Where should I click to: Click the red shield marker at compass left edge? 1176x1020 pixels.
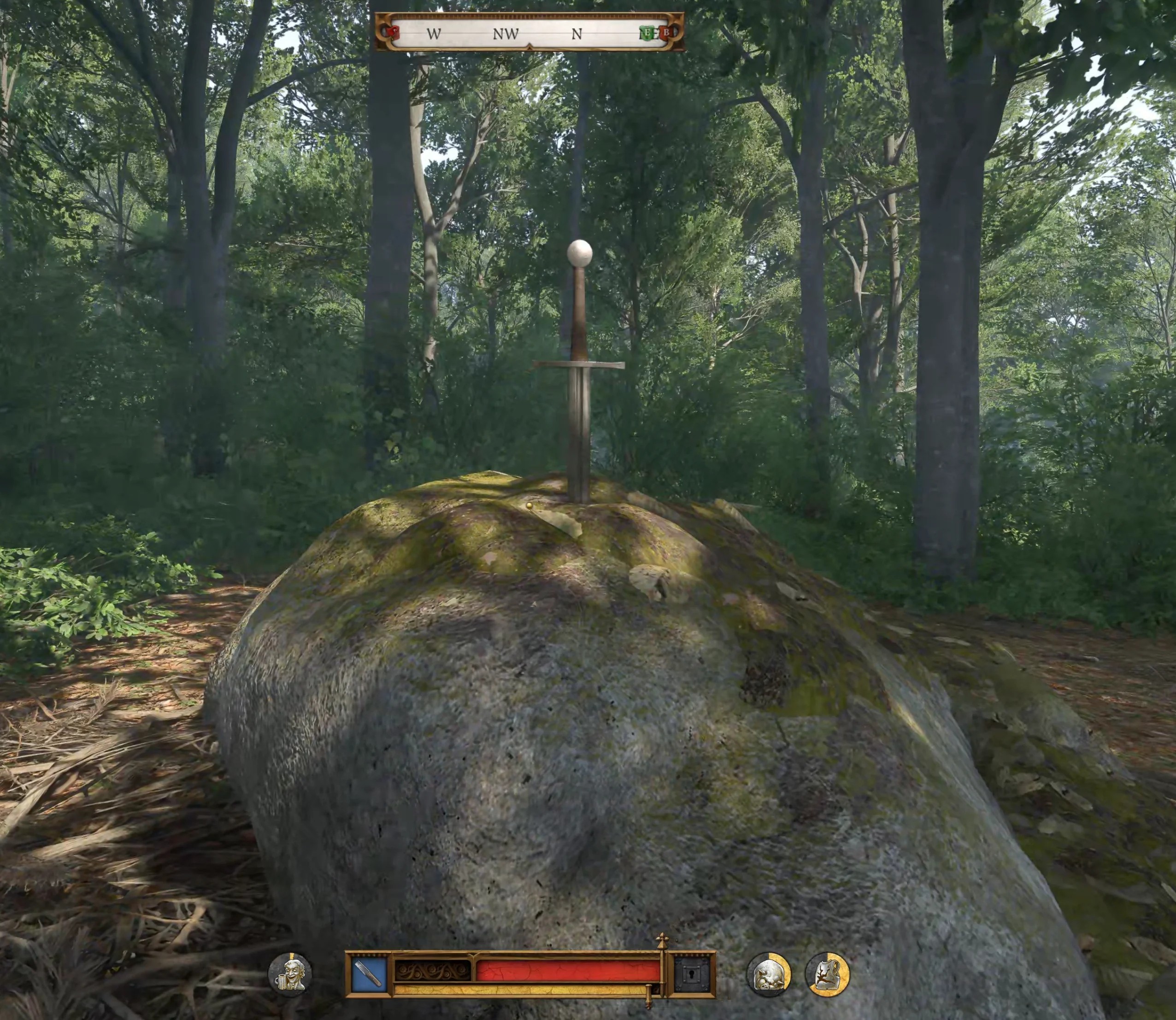point(392,32)
